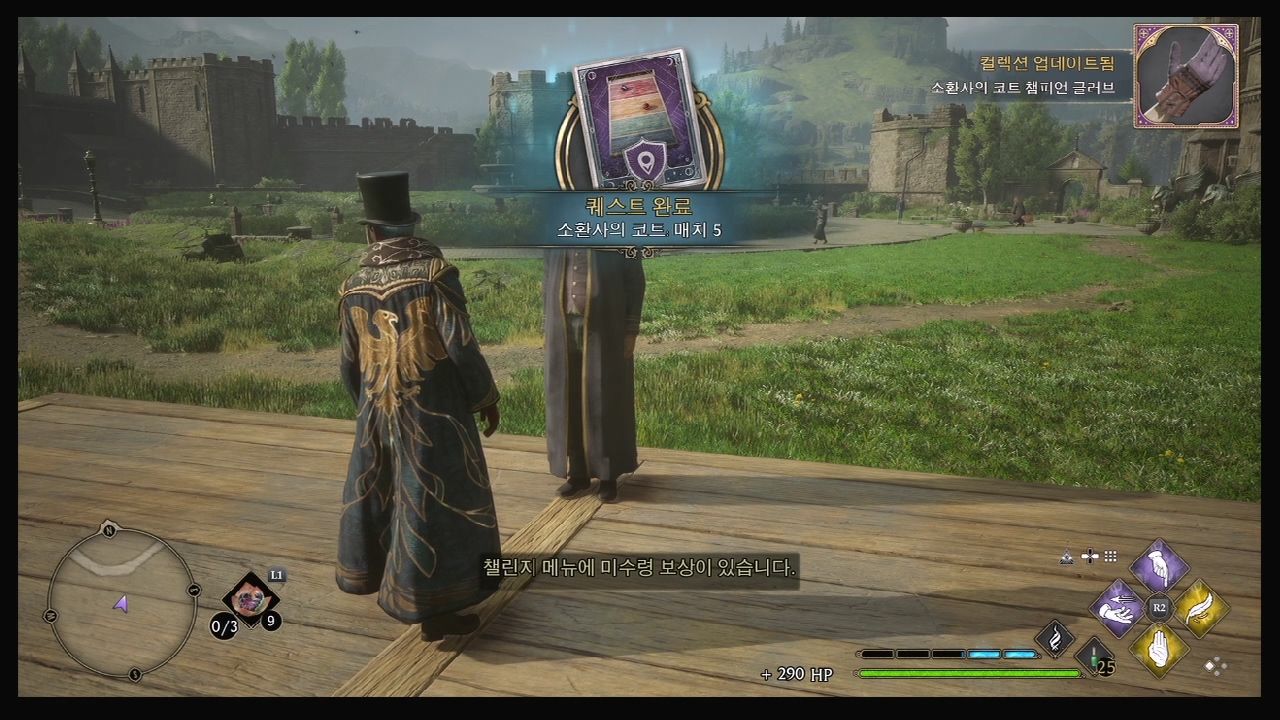The height and width of the screenshot is (720, 1280).
Task: Use the green Wiggenweld potion slot
Action: click(1096, 657)
